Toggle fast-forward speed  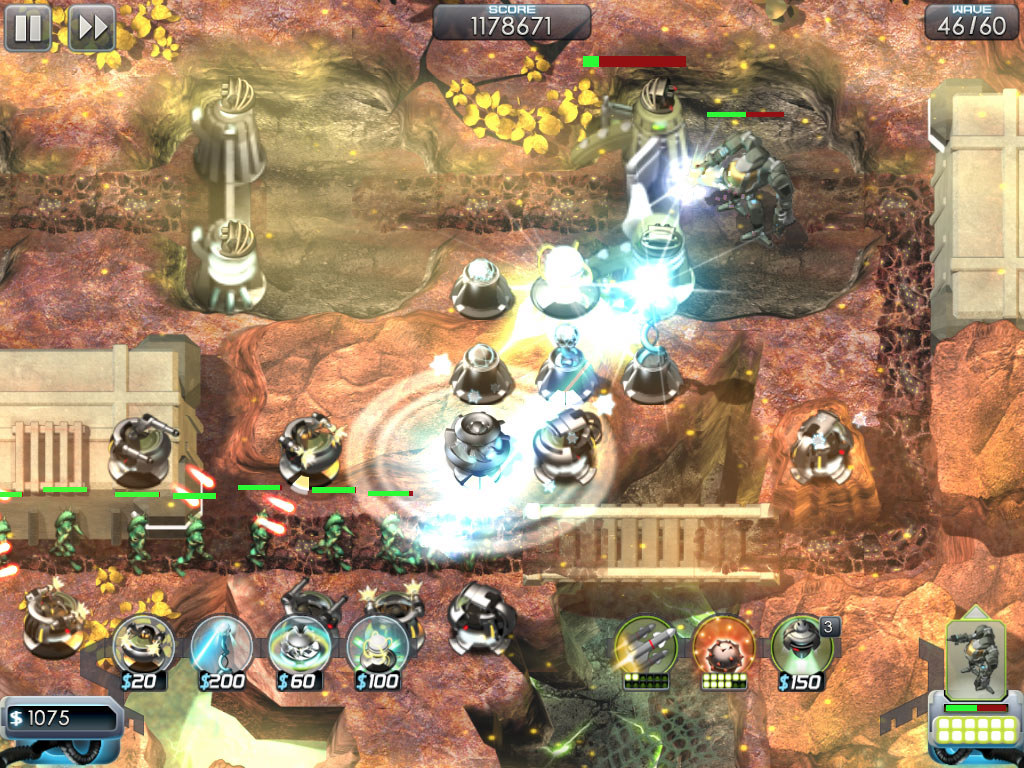[91, 28]
